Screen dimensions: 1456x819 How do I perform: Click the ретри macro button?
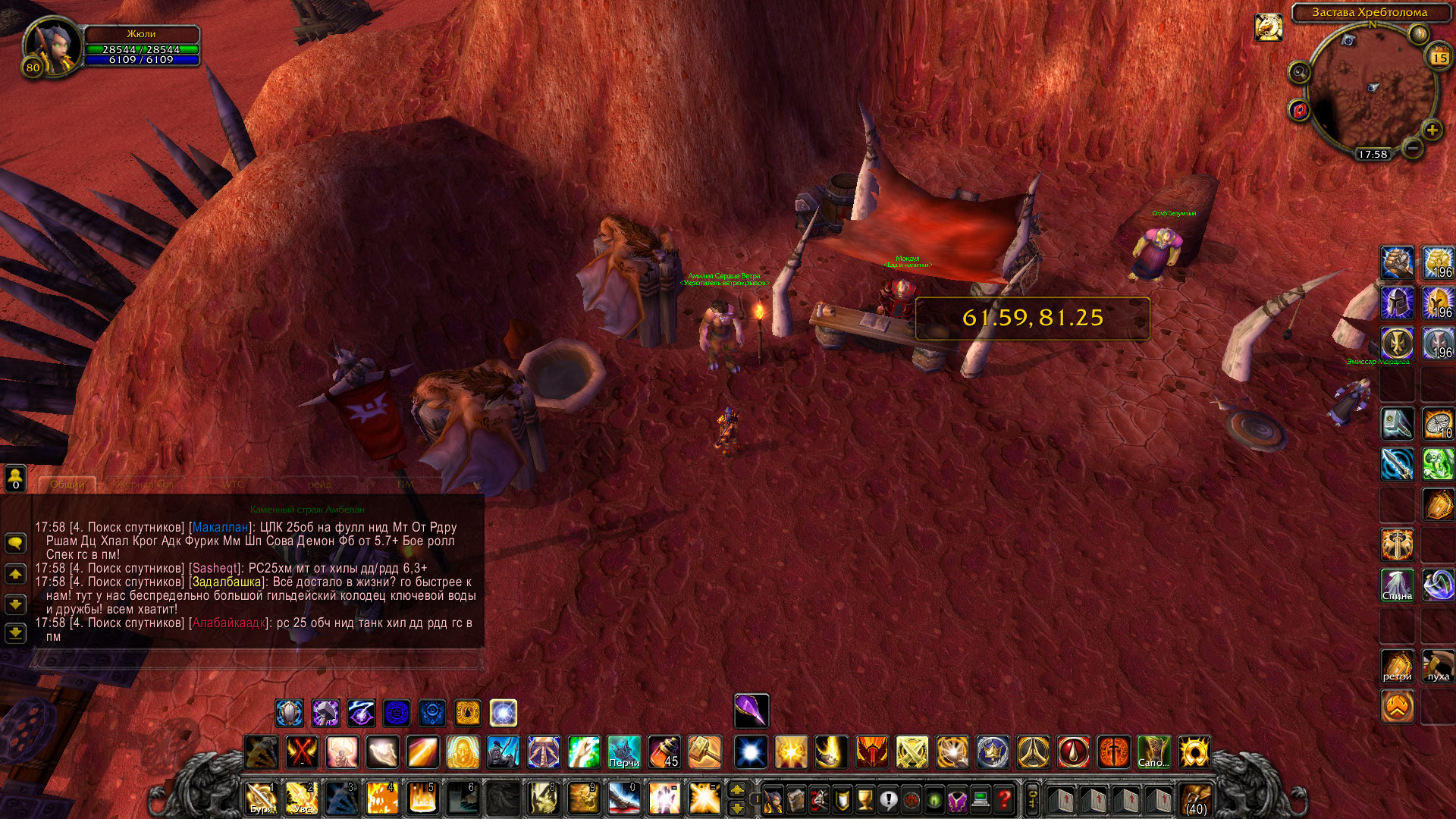pos(1397,666)
